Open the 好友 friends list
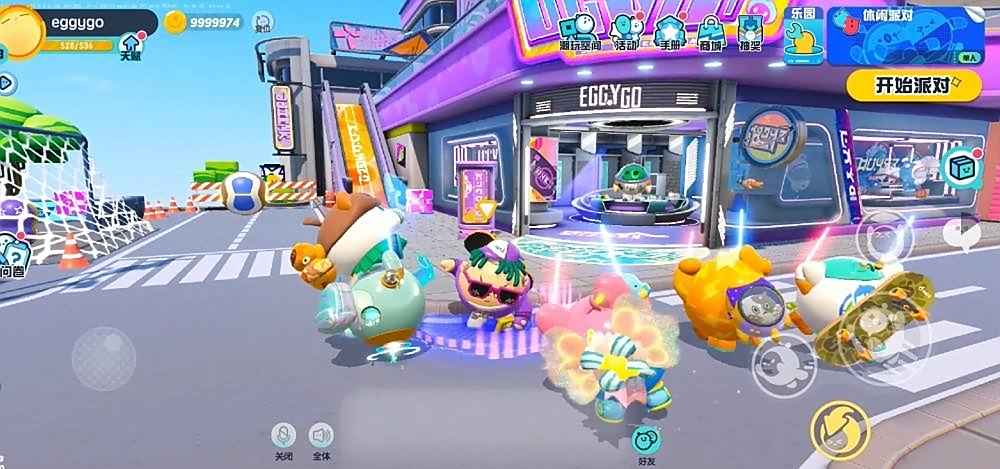 pyautogui.click(x=646, y=443)
